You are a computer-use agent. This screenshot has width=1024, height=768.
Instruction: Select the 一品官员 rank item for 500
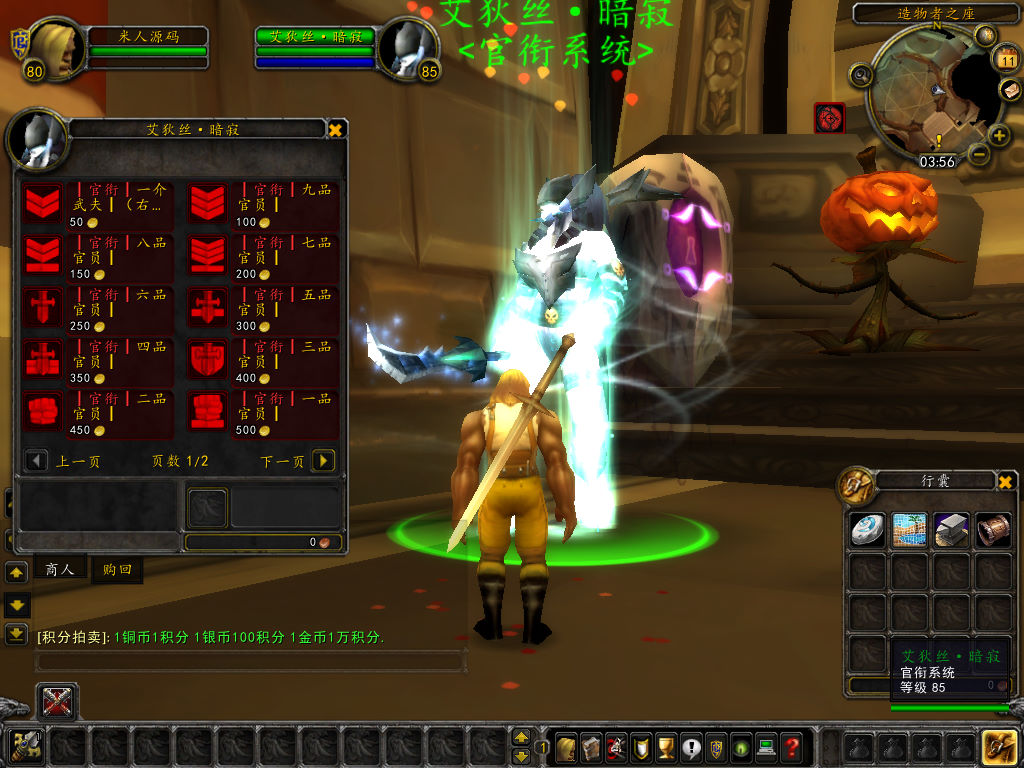[207, 411]
